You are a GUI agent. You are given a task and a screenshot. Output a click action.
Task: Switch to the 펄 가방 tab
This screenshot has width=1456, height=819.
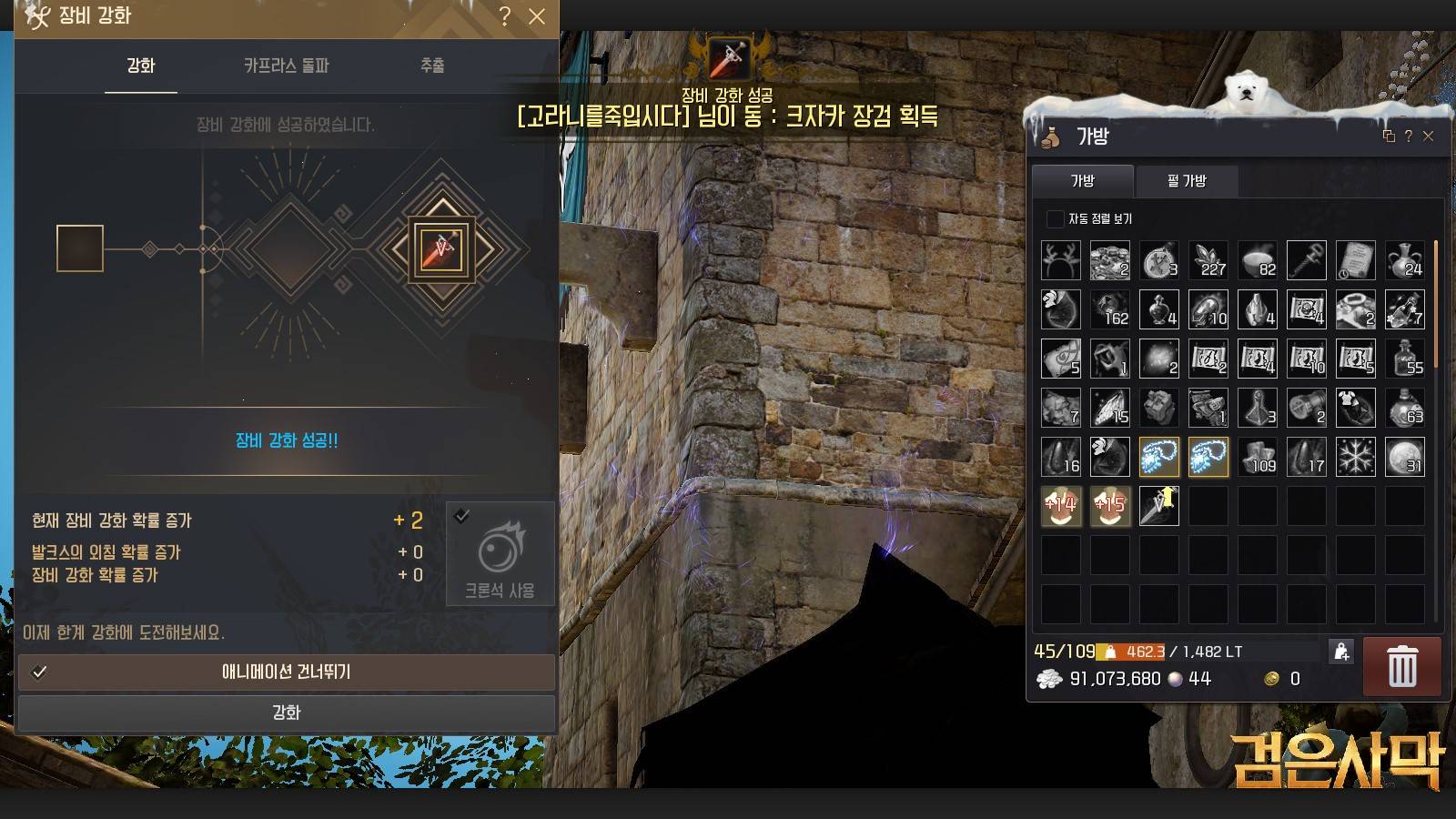[1187, 181]
